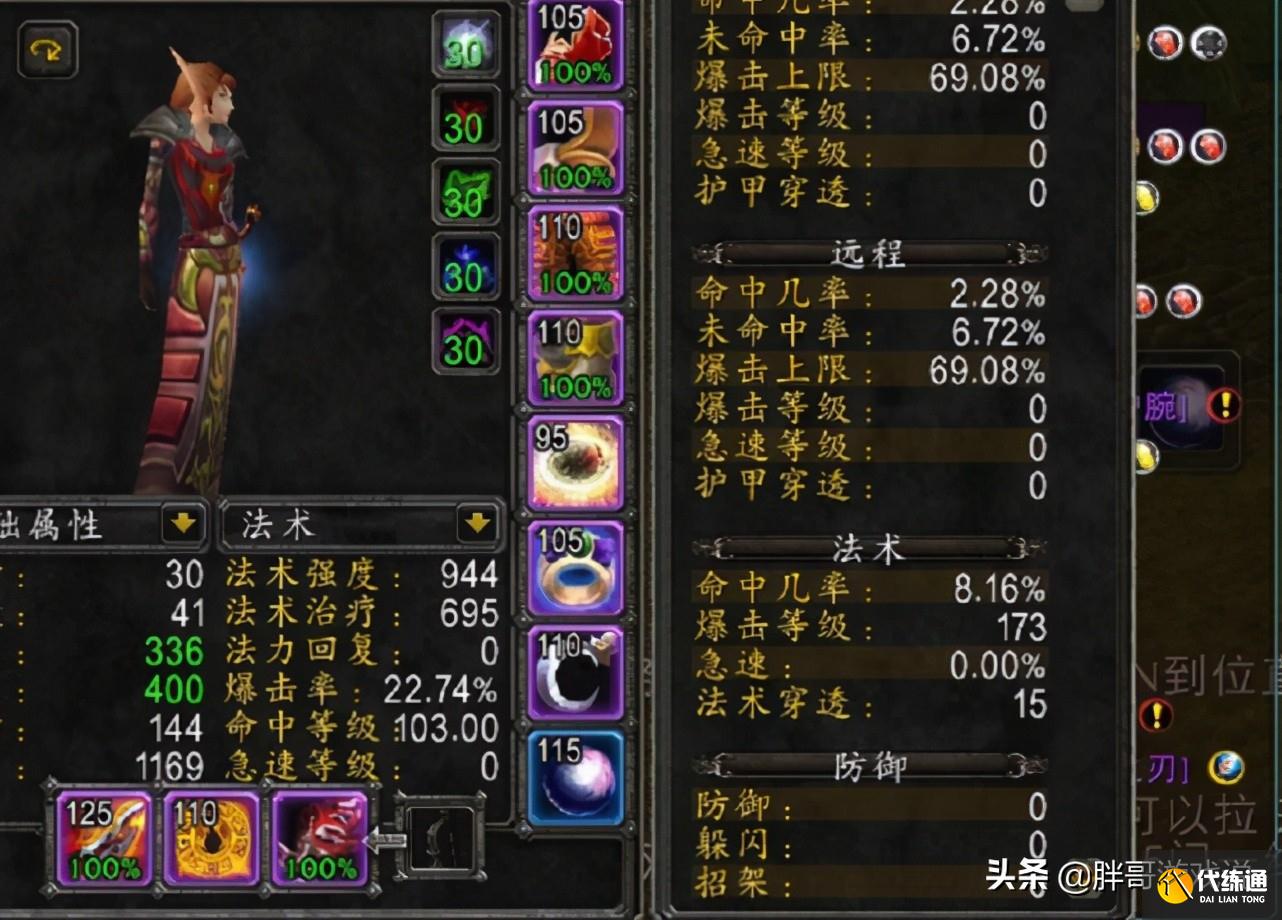This screenshot has width=1282, height=920.
Task: Expand the 属性 attribute dropdown arrow
Action: [184, 524]
